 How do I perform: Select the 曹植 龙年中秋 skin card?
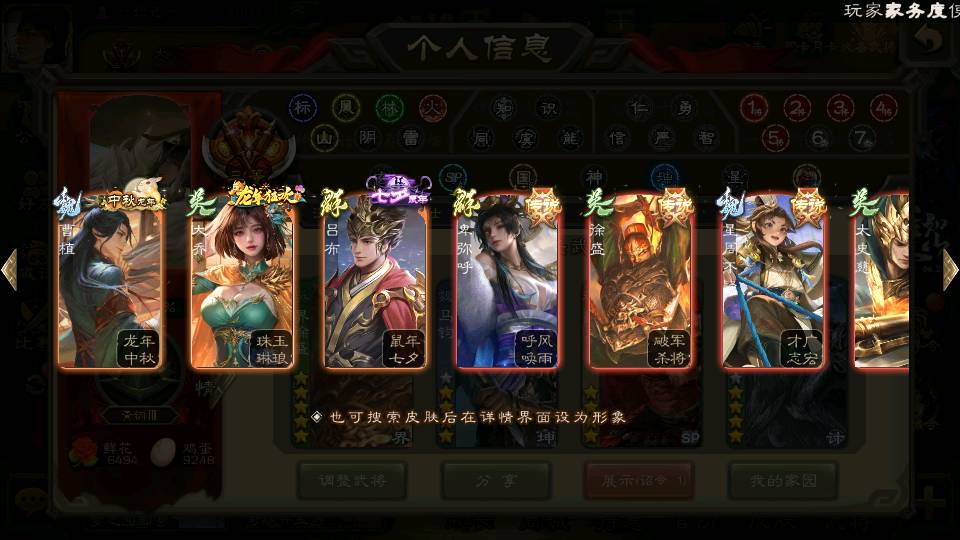[111, 282]
